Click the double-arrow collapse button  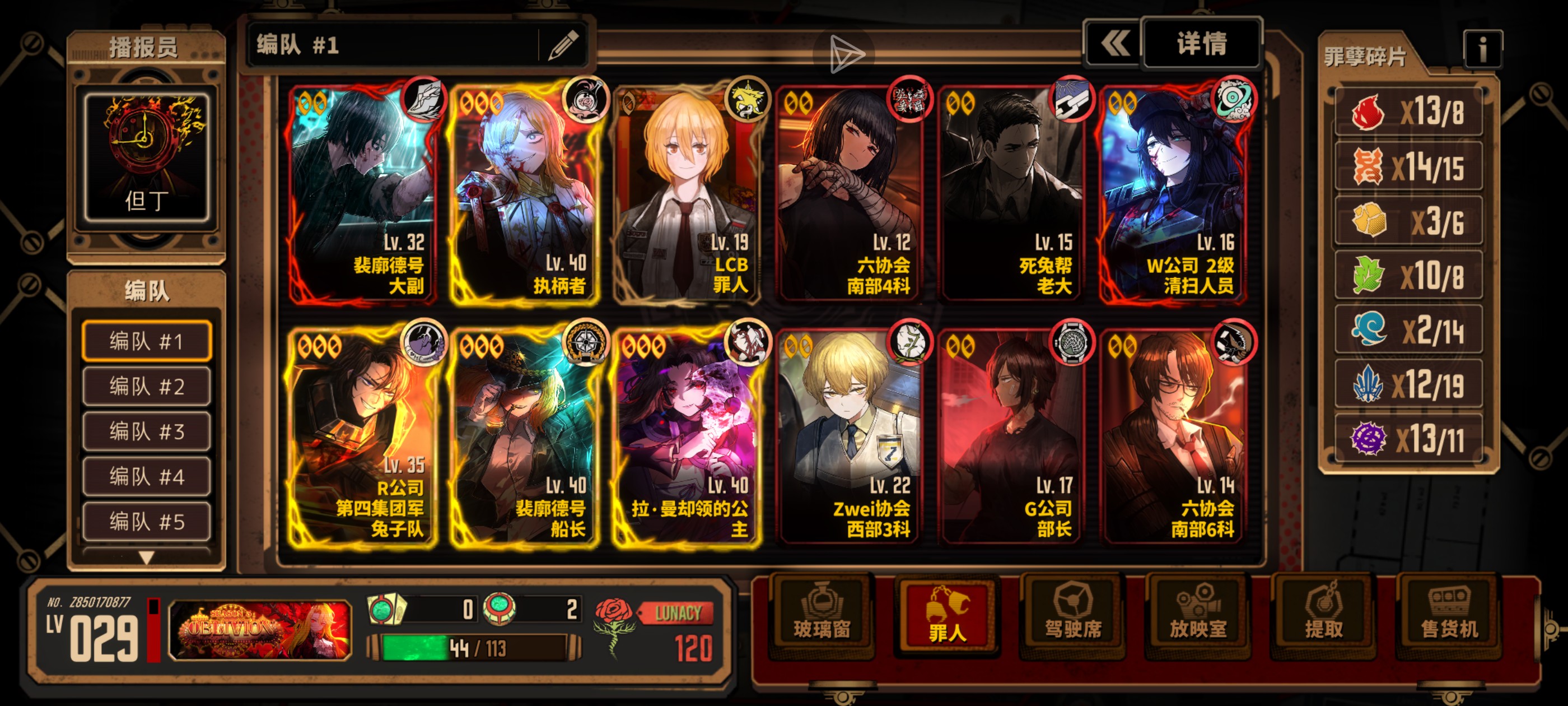coord(1113,44)
